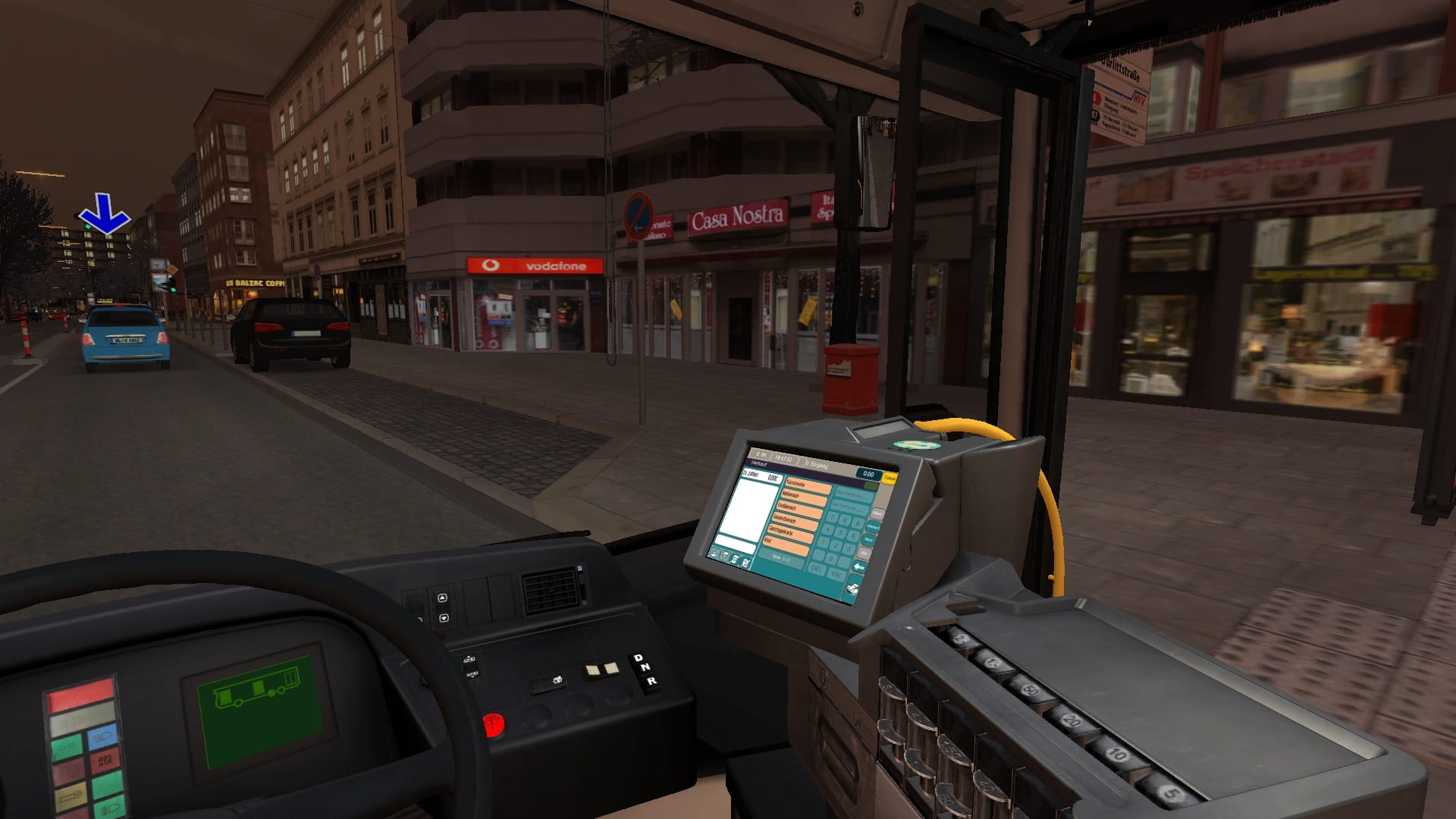The height and width of the screenshot is (819, 1456).
Task: Dispense a 20 cent coin from changer
Action: [1070, 720]
